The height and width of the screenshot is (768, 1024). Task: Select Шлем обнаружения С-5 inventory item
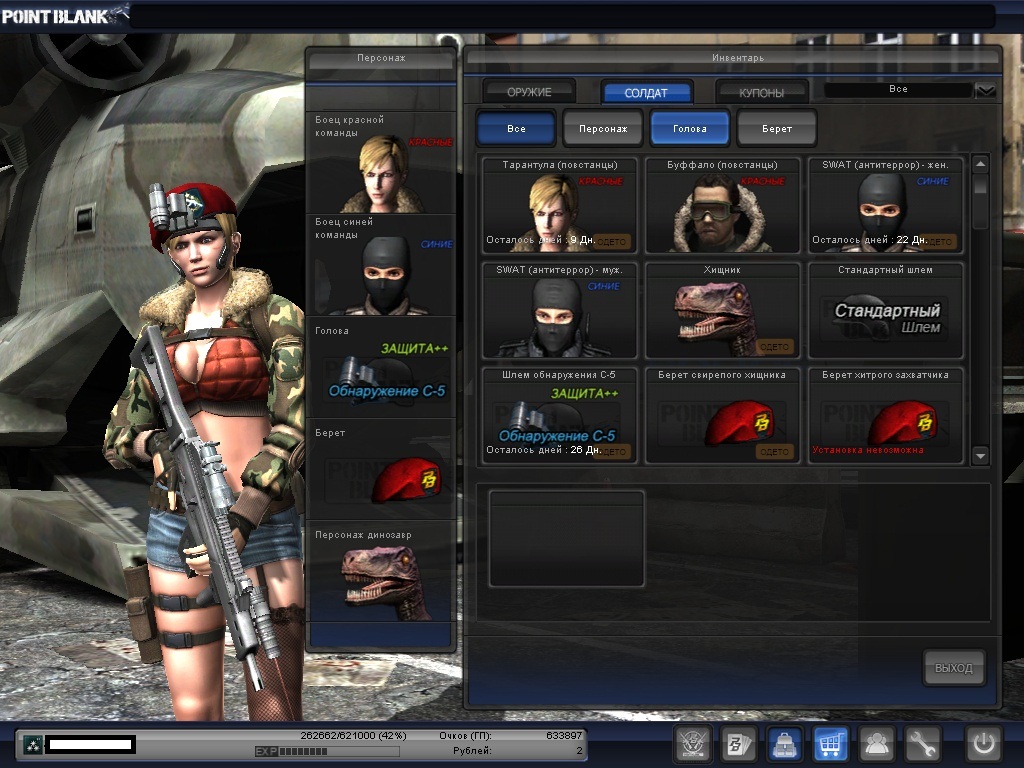pos(559,415)
